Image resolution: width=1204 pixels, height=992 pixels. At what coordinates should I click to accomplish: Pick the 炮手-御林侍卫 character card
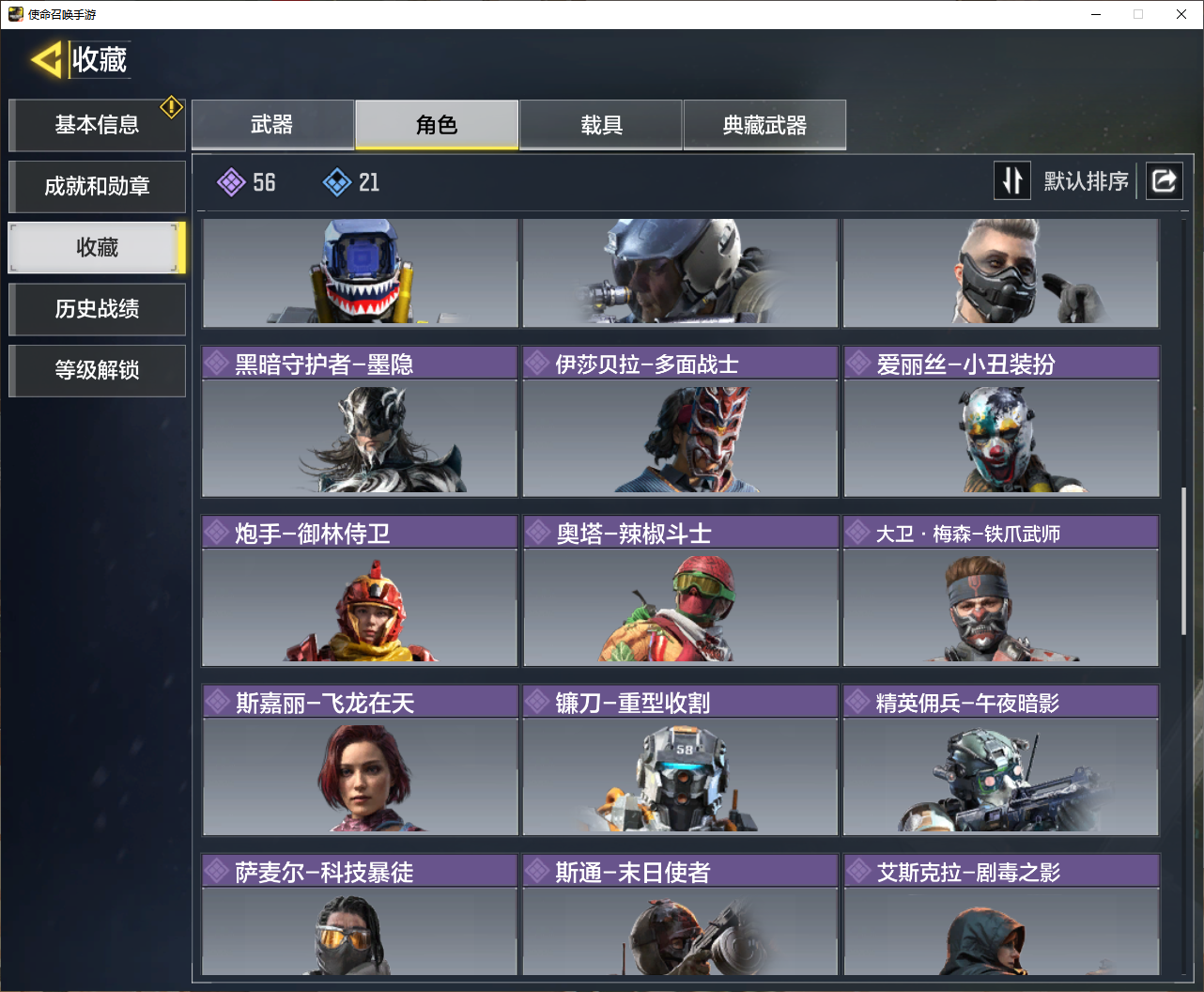click(x=360, y=592)
